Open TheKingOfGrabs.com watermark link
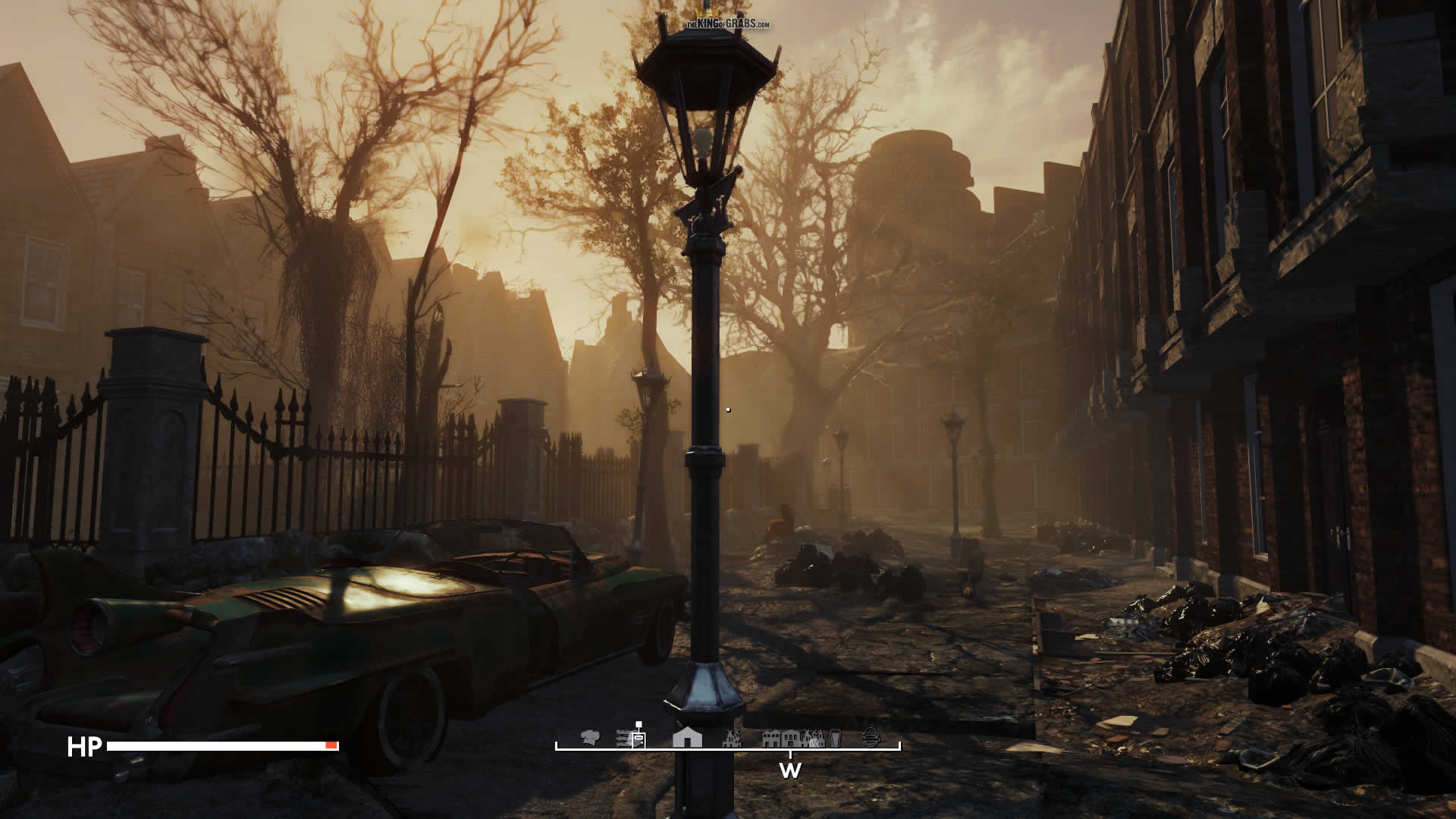 pos(728,24)
